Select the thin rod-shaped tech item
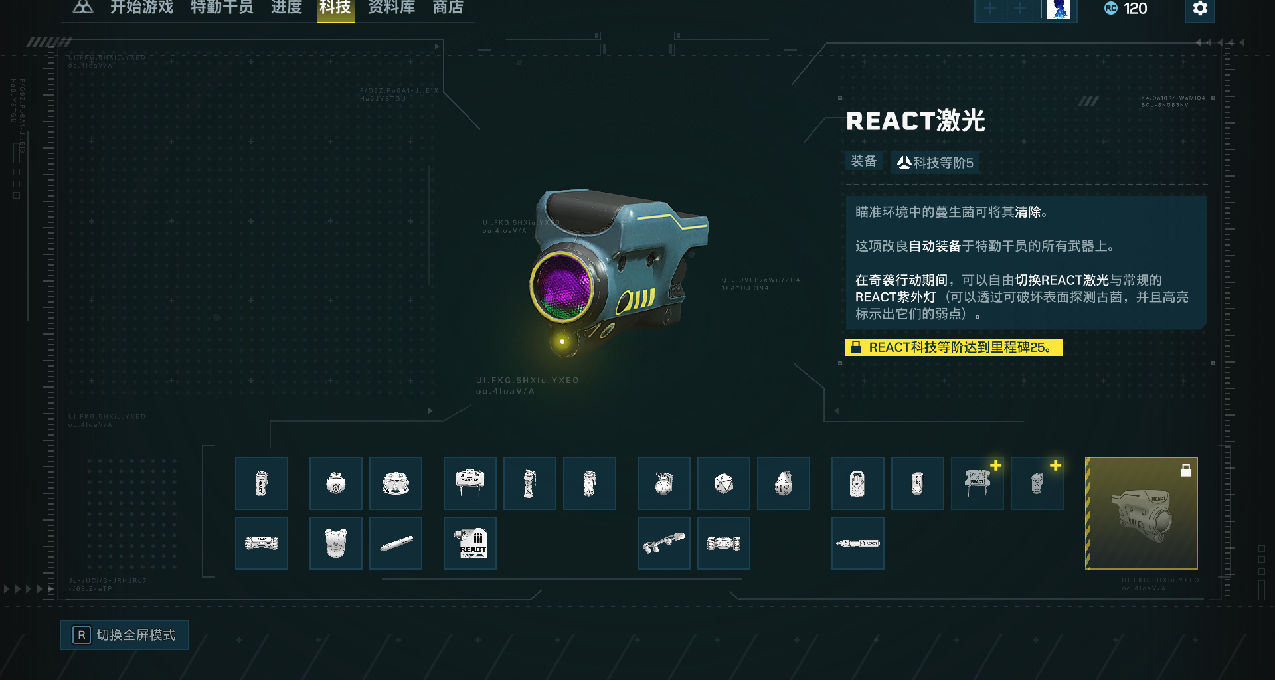Image resolution: width=1275 pixels, height=680 pixels. click(x=395, y=543)
